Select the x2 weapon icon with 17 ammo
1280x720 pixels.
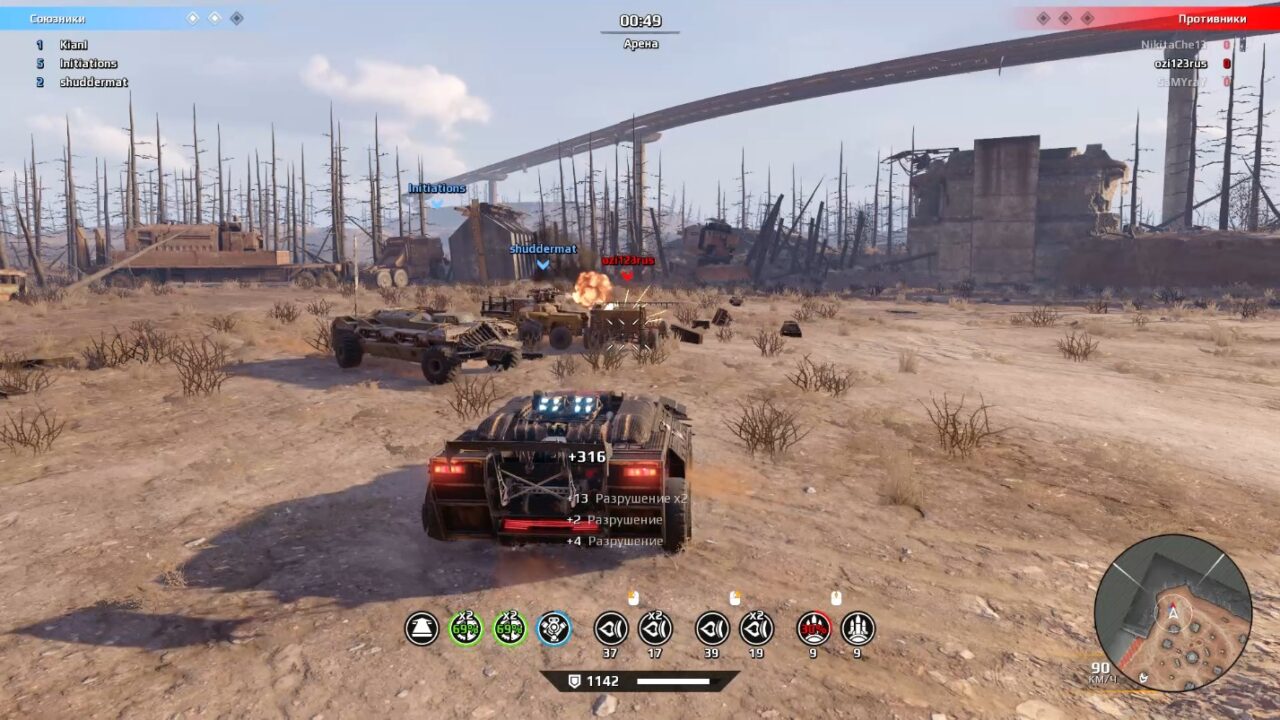tap(655, 628)
